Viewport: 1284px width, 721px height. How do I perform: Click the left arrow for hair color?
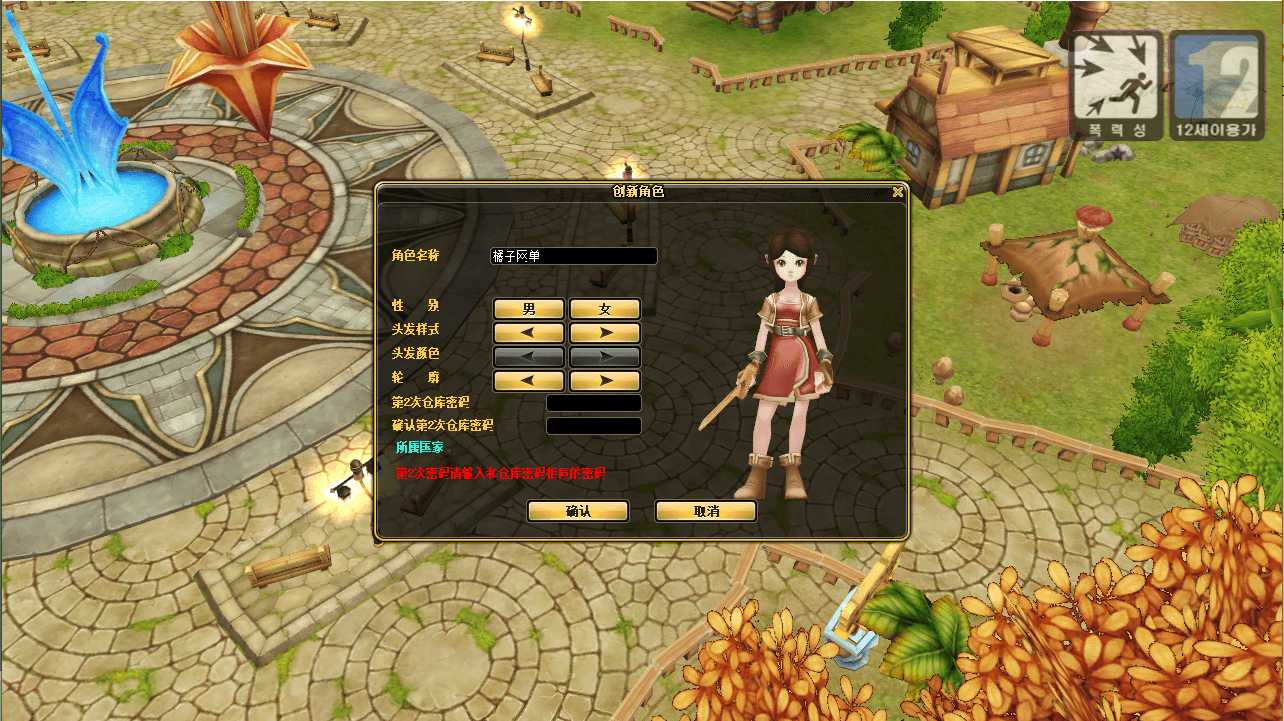pyautogui.click(x=528, y=356)
